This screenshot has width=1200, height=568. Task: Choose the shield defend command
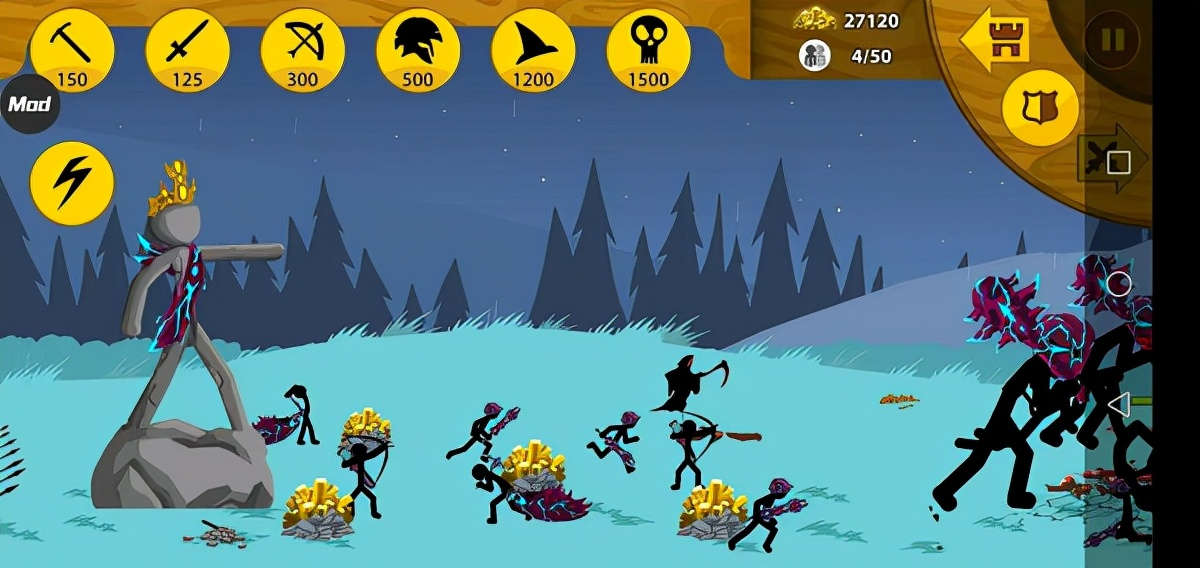1040,108
